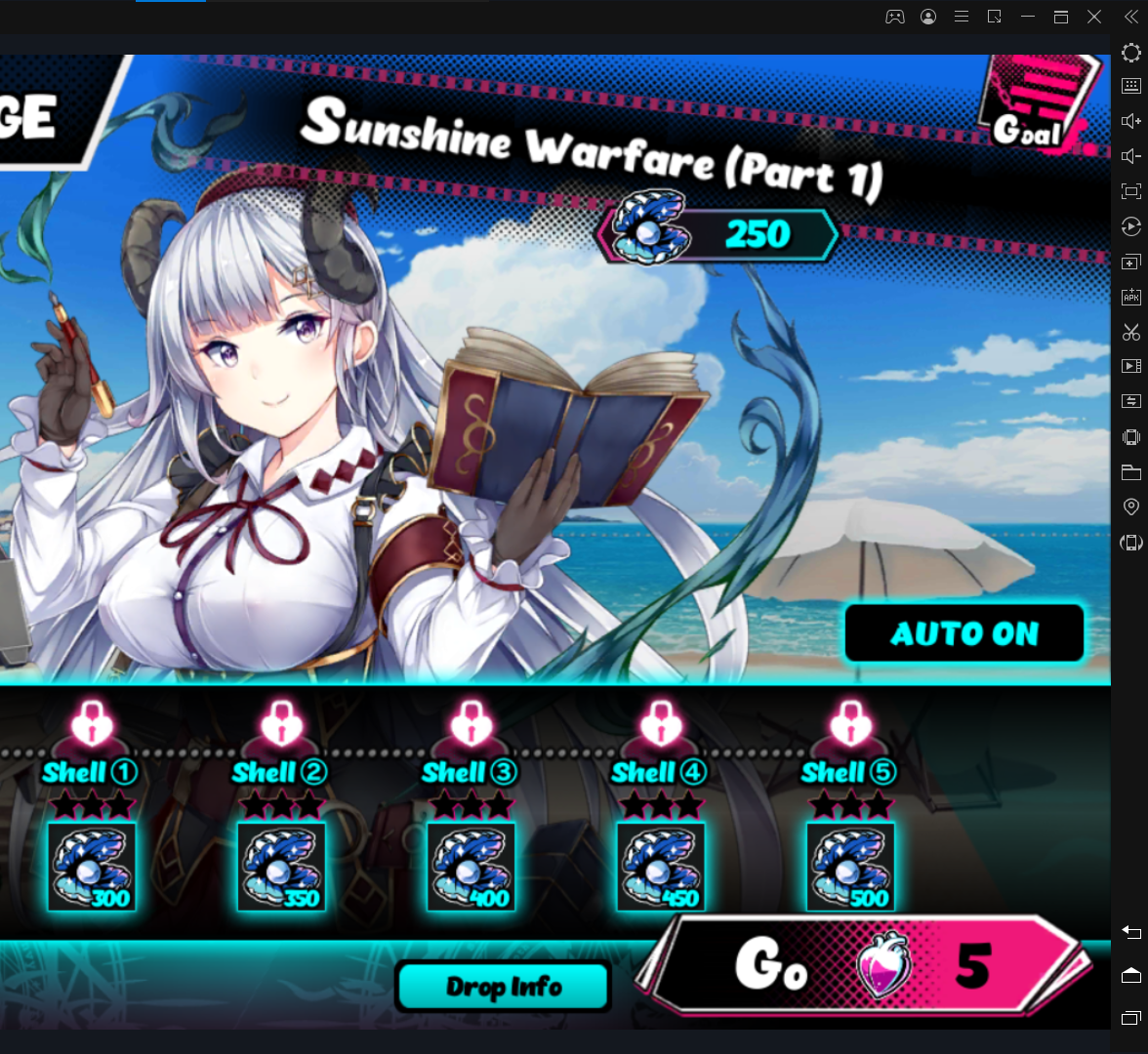Toggle the AUTO ON button
Viewport: 1148px width, 1054px height.
point(963,633)
